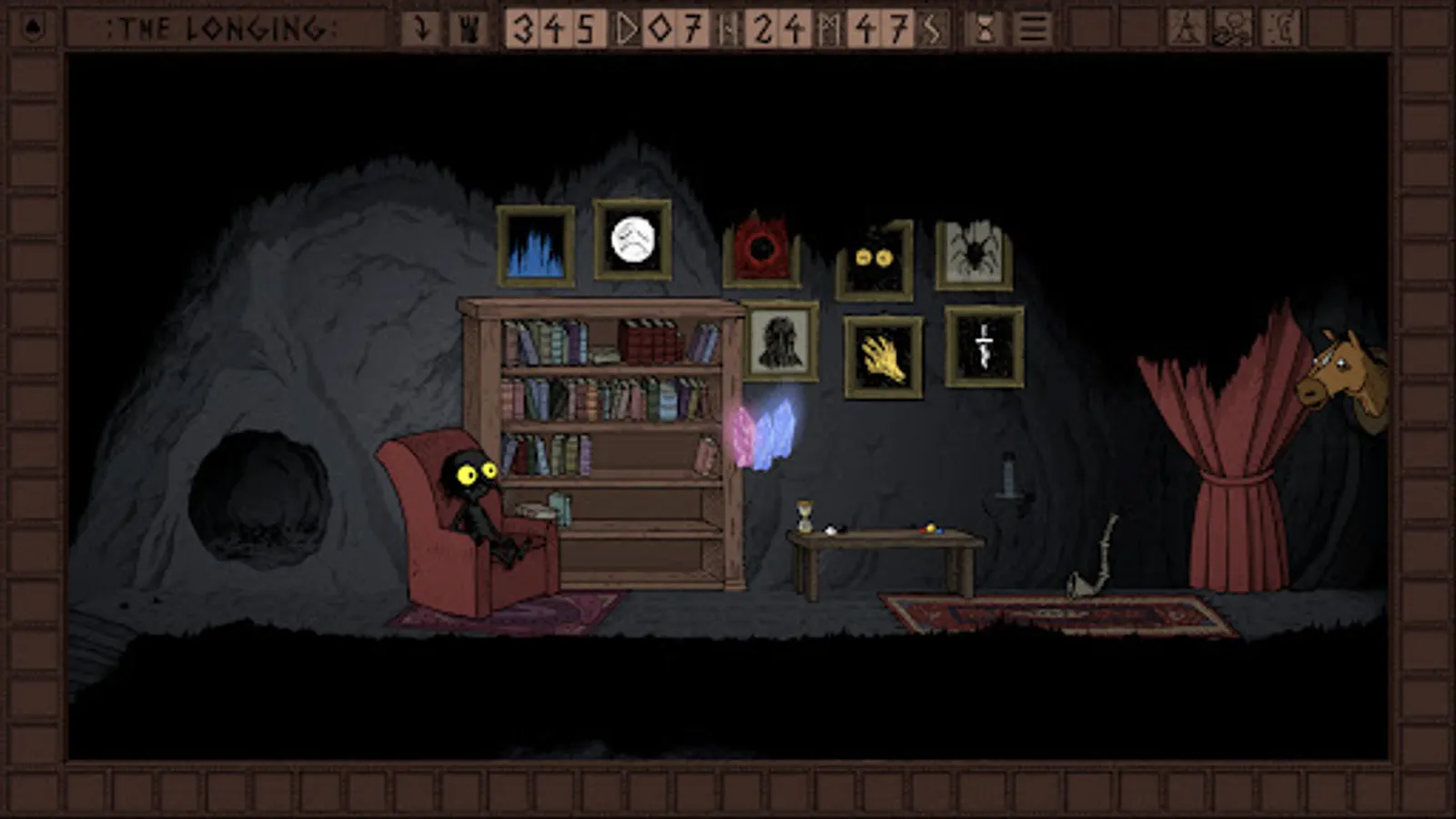The height and width of the screenshot is (819, 1456).
Task: Select the walking figure activity icon
Action: (x=1186, y=25)
